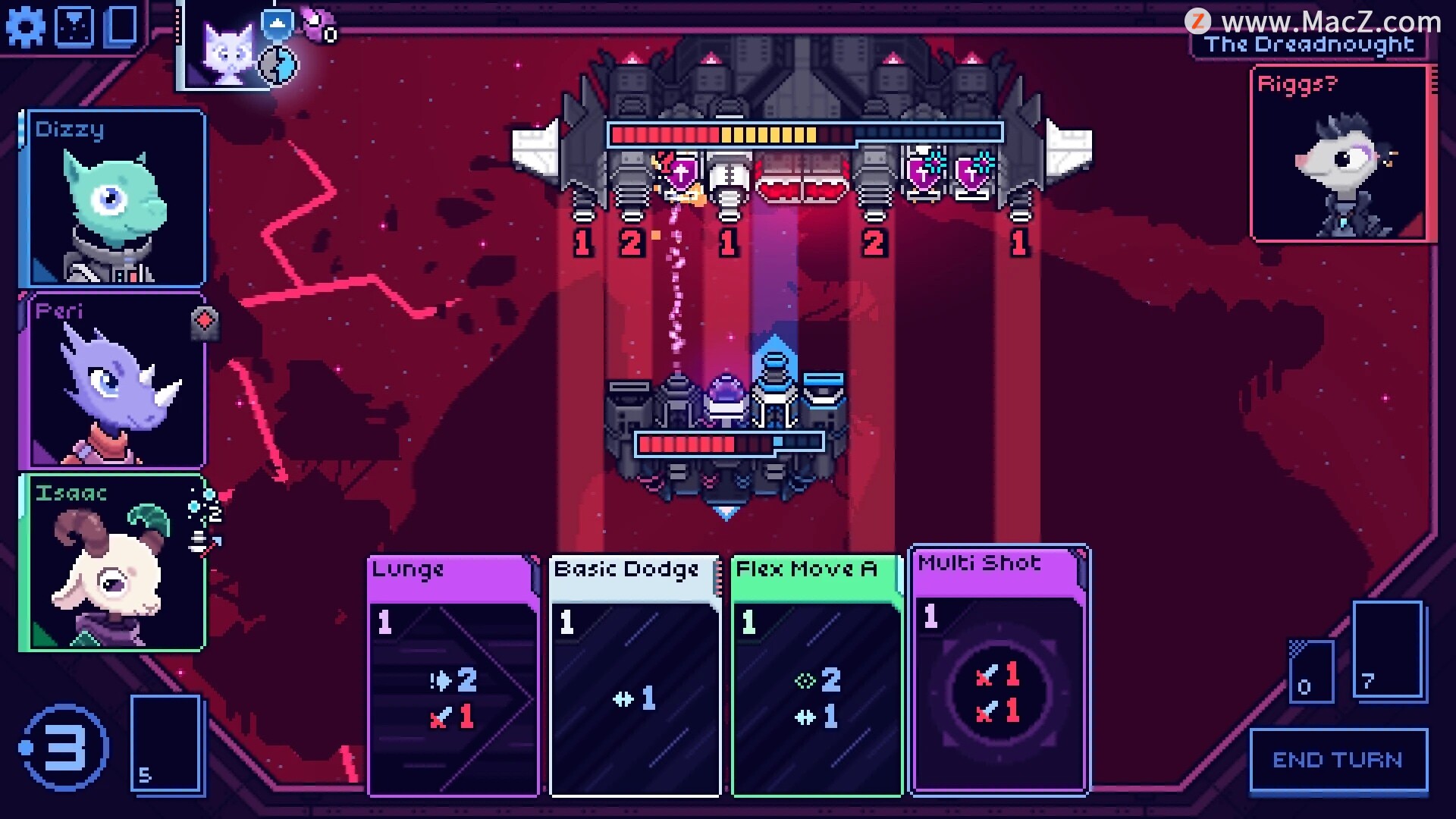Open the star map icon
1456x819 pixels.
[x=75, y=27]
